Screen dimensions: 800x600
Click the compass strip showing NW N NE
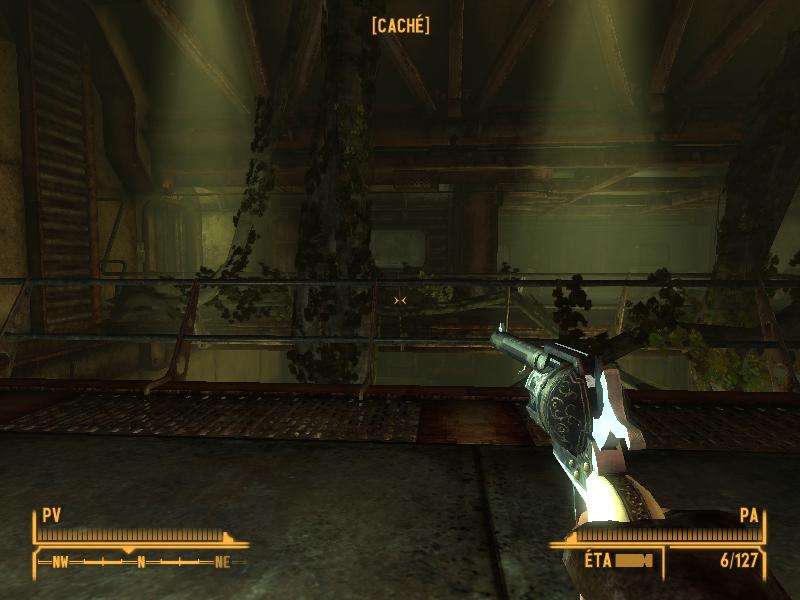point(140,562)
